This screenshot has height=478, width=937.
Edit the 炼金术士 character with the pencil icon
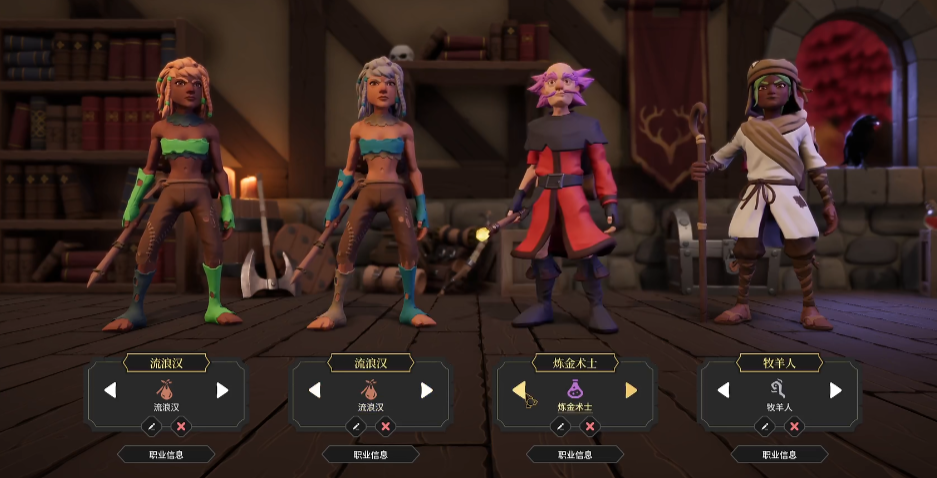560,426
